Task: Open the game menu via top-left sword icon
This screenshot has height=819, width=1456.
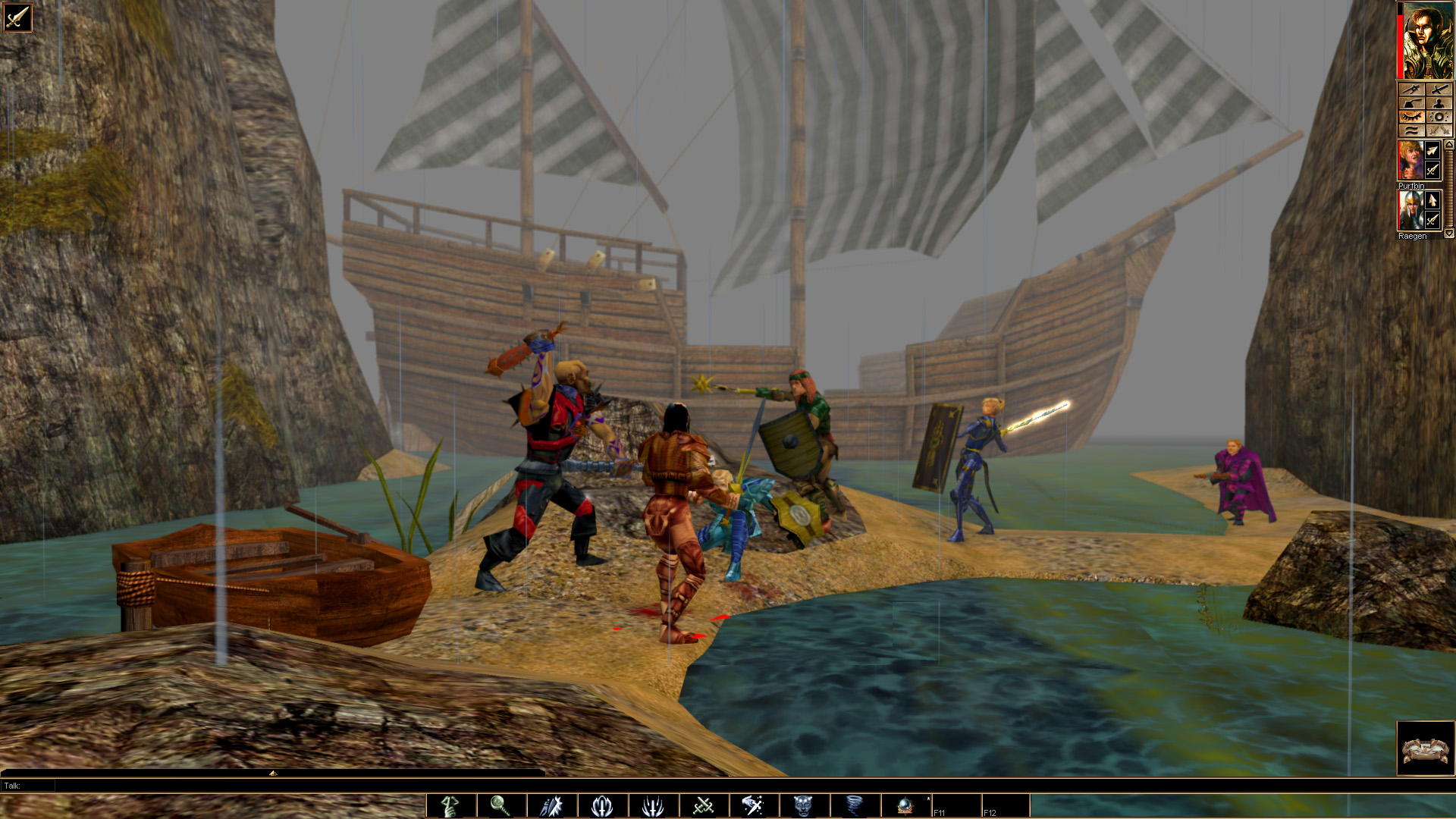Action: coord(17,17)
